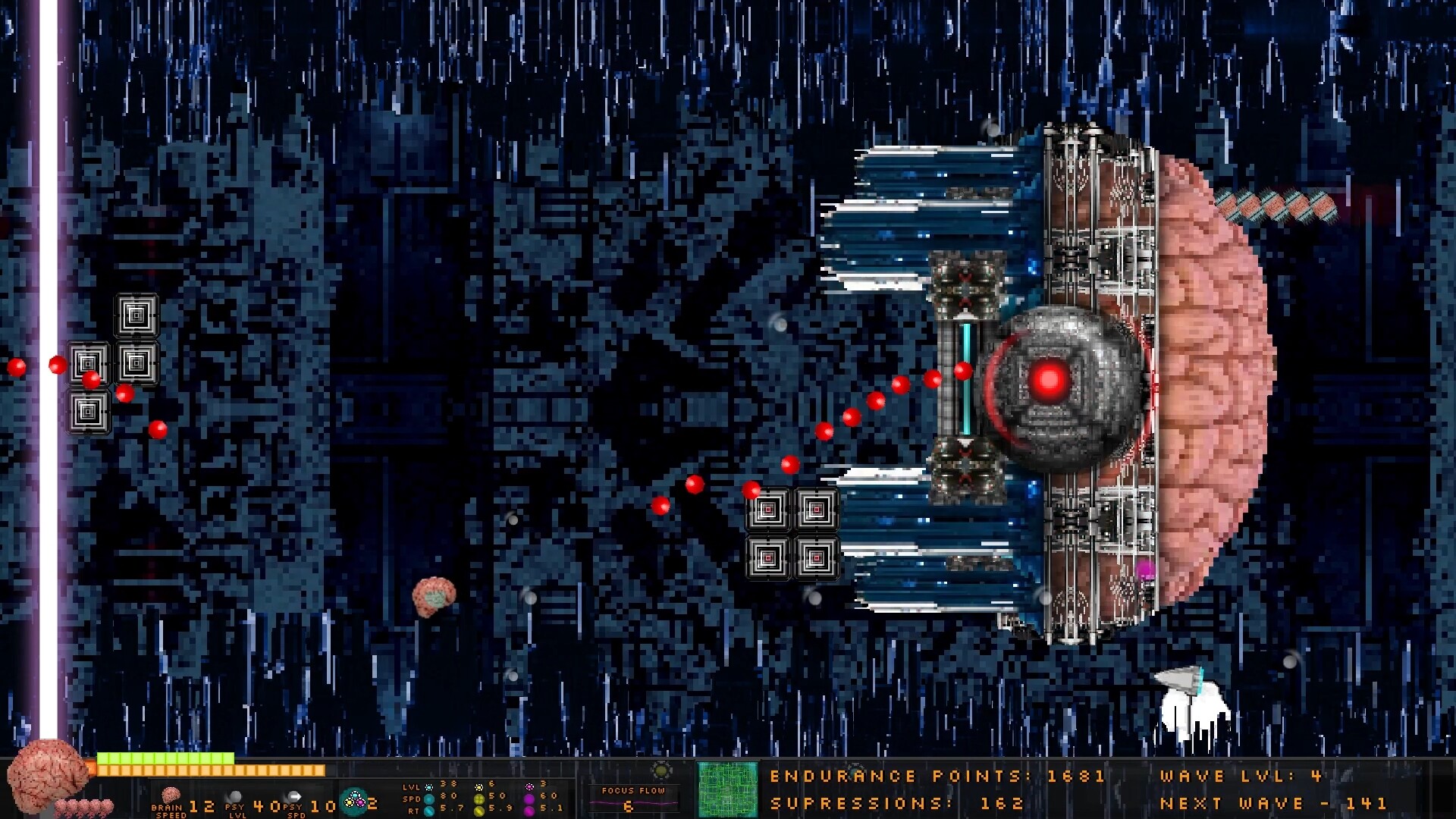
Task: Click the white Psy Spd arrow icon
Action: [296, 796]
